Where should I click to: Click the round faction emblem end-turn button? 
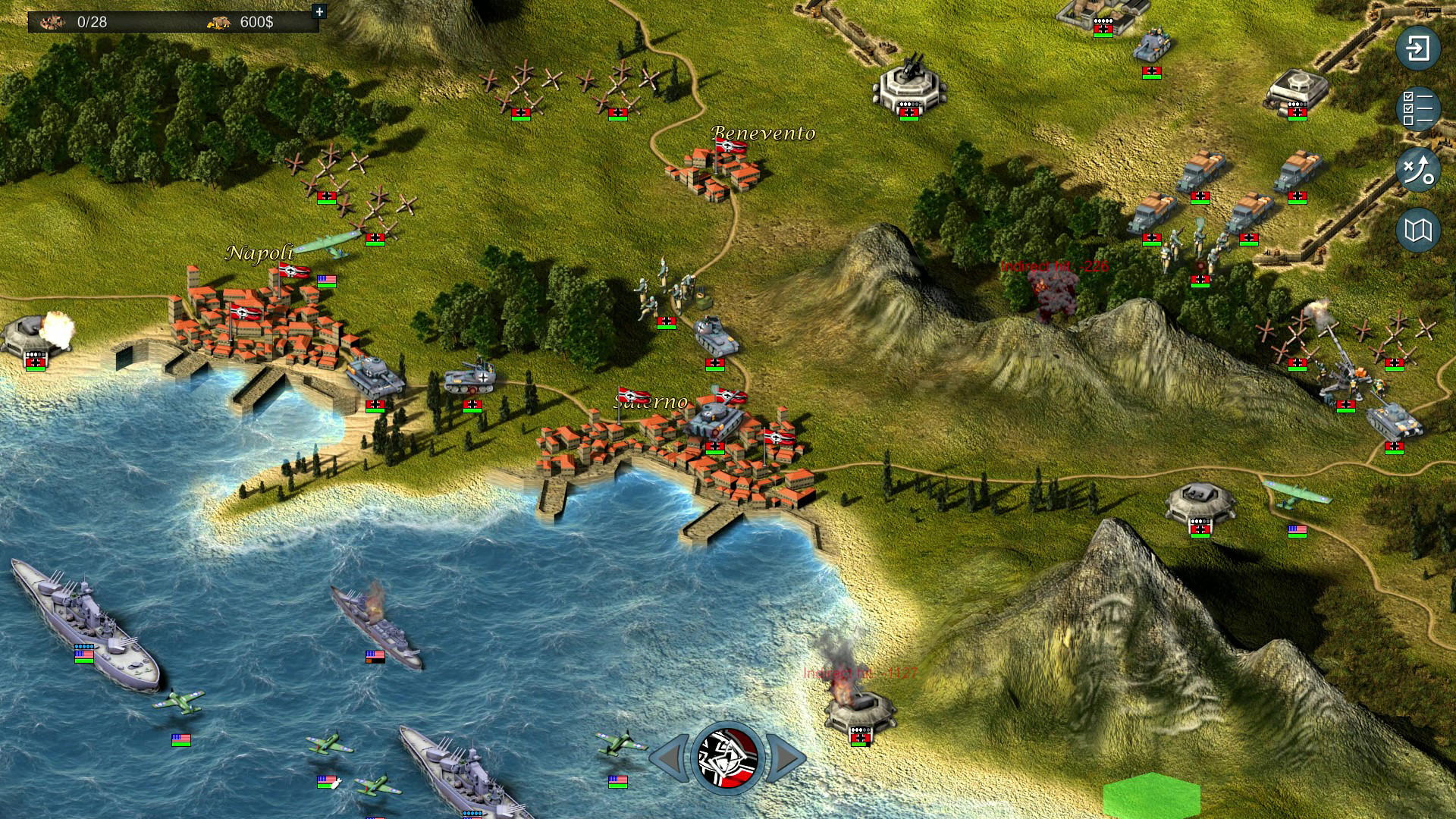[x=727, y=758]
